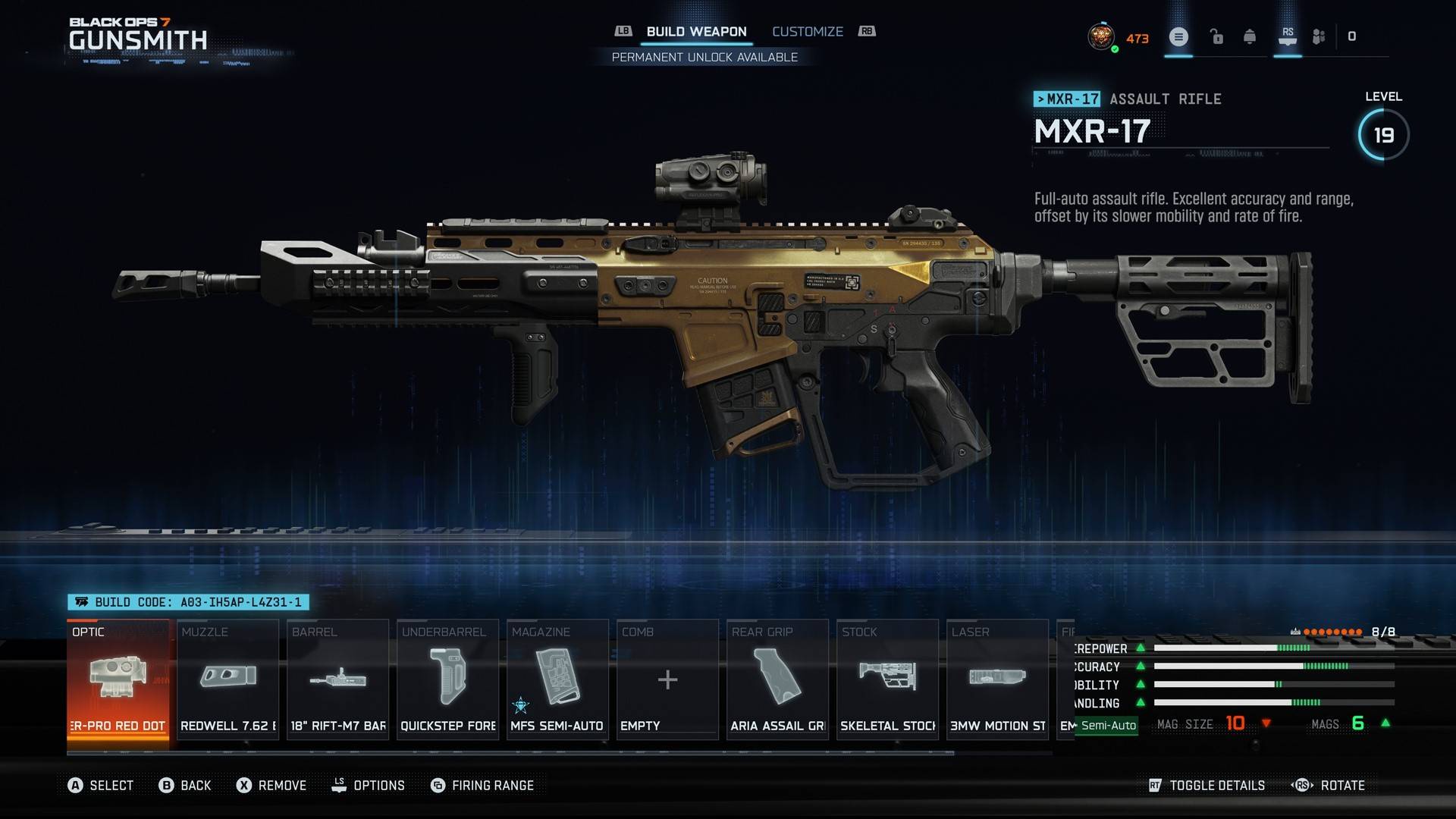Open the Underbarrel Quickstep foregrip slot
The width and height of the screenshot is (1456, 819).
click(x=448, y=679)
